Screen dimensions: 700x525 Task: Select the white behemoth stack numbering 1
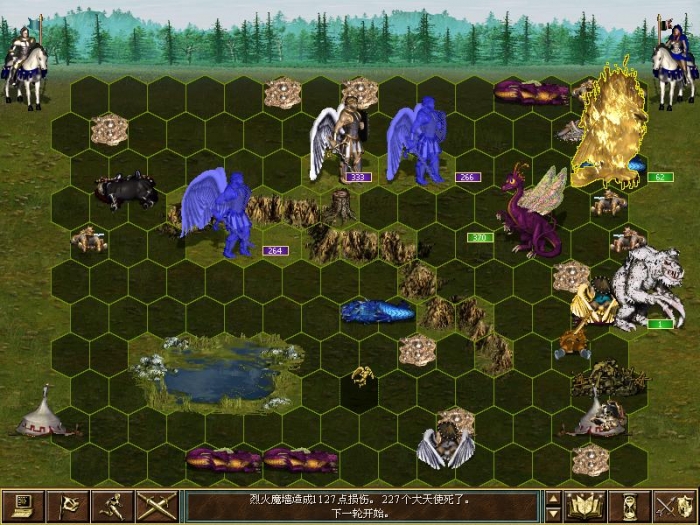pyautogui.click(x=645, y=287)
